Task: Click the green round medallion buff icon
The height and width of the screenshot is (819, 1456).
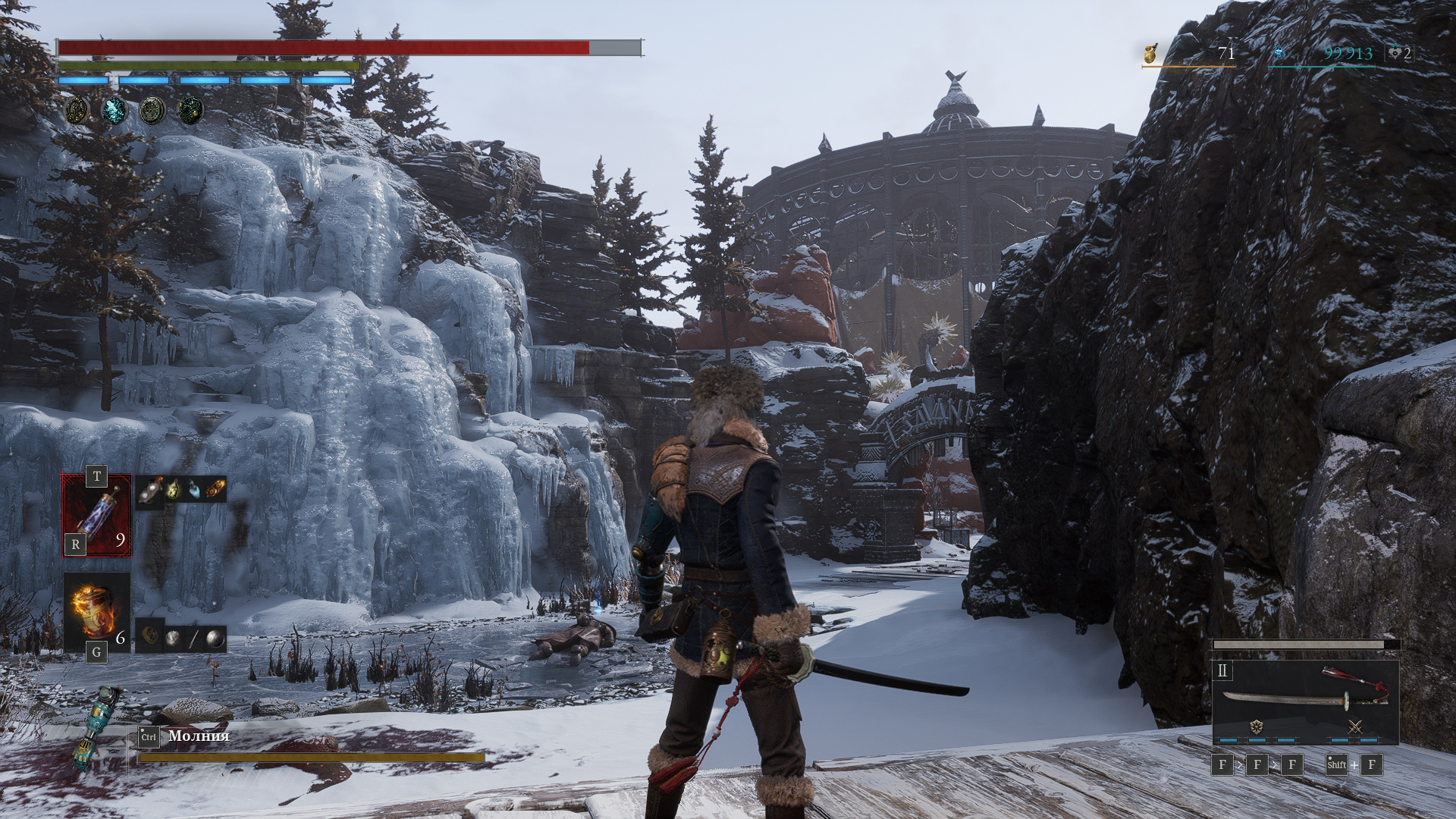Action: click(152, 111)
